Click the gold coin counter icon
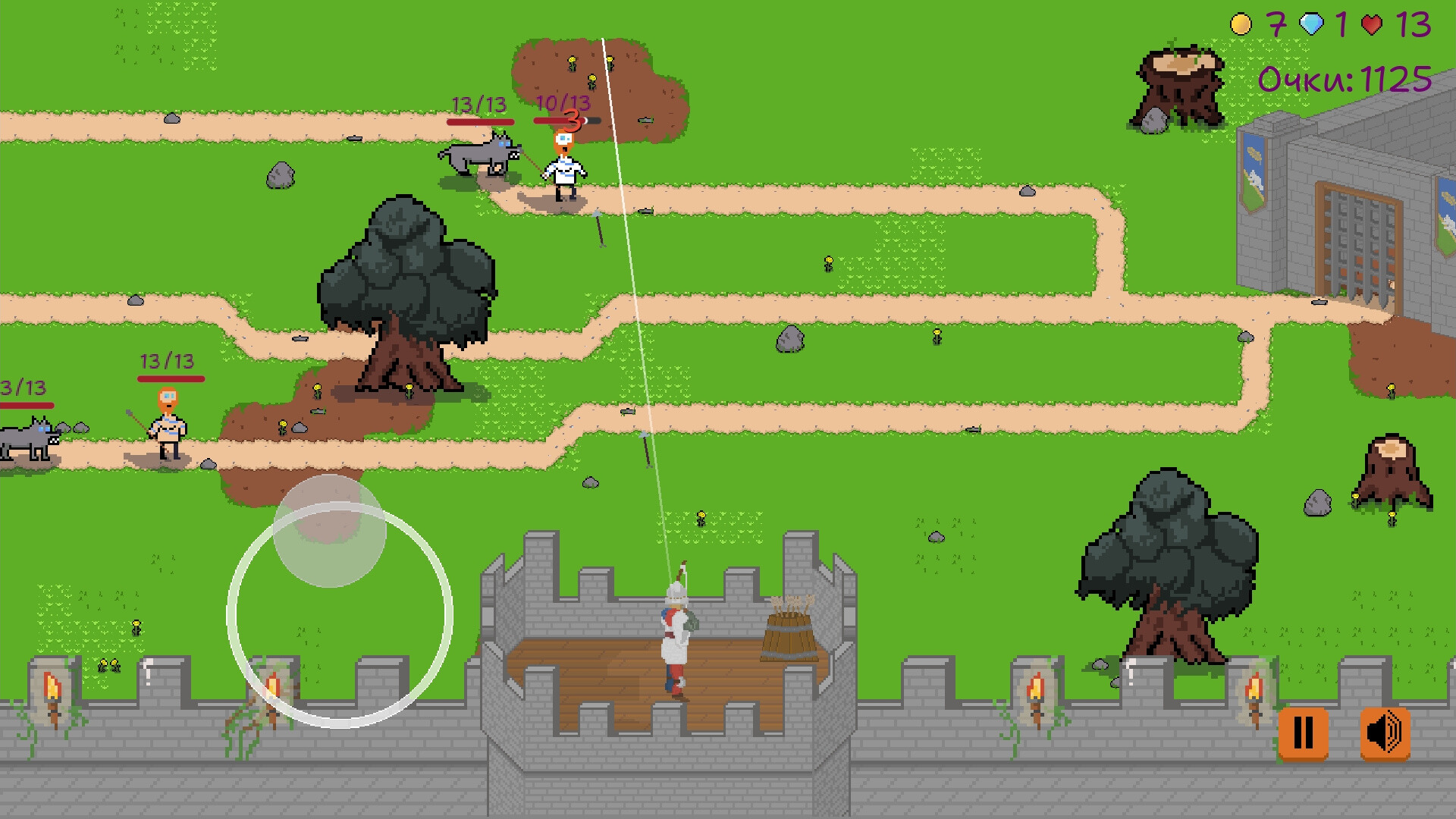This screenshot has height=819, width=1456. click(x=1239, y=23)
